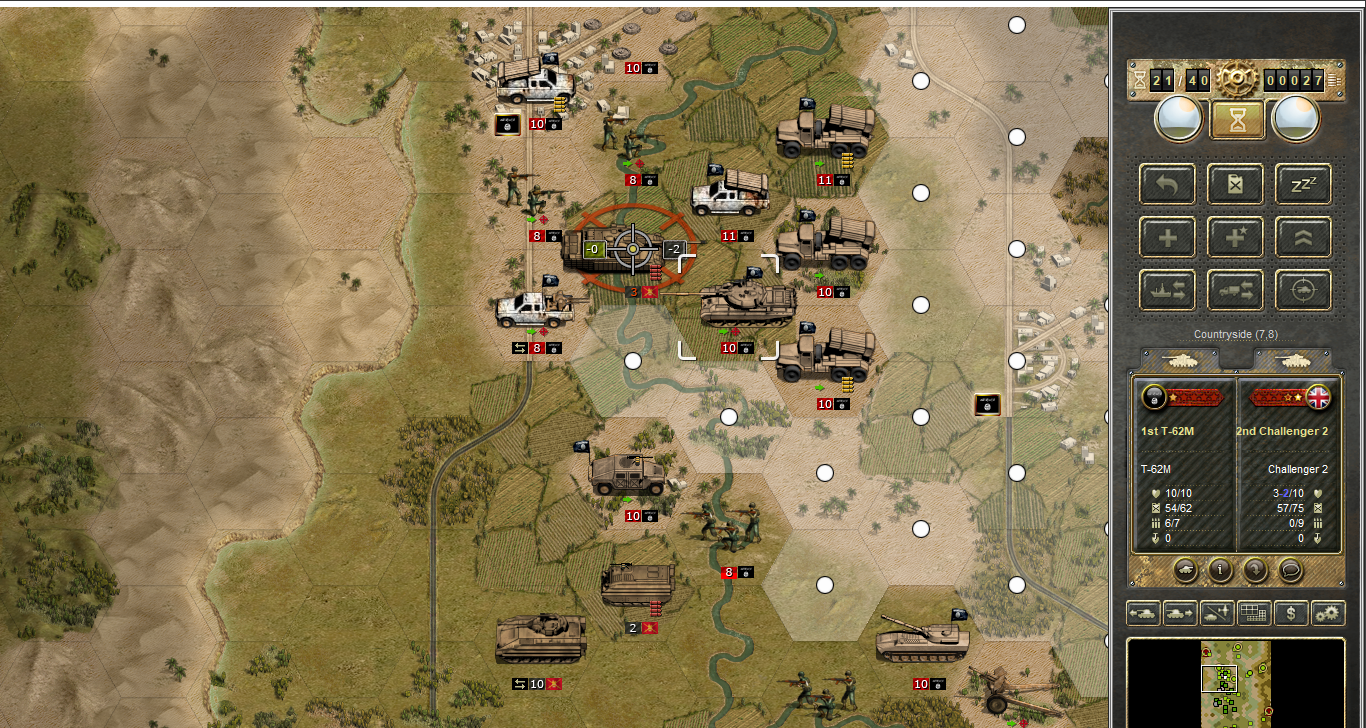
Task: Toggle truck transport mount button
Action: click(1236, 290)
